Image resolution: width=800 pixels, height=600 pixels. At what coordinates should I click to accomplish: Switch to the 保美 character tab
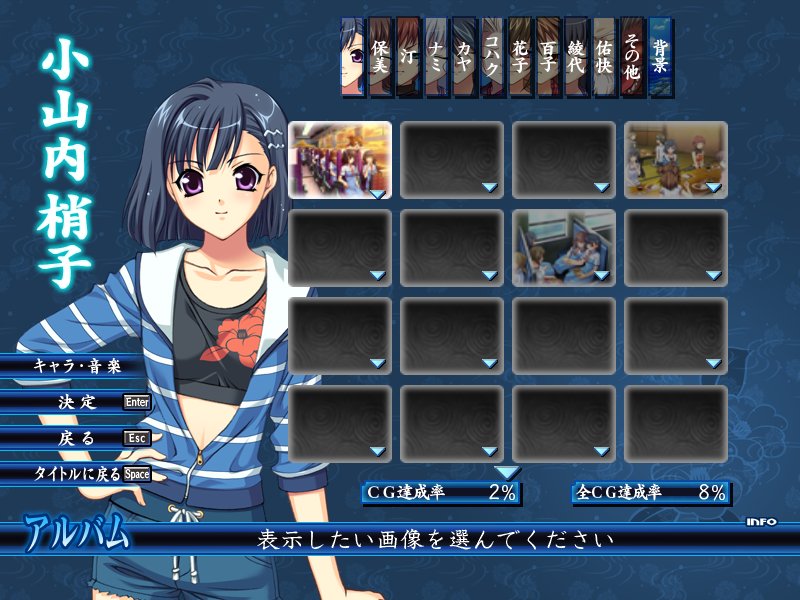pyautogui.click(x=380, y=56)
